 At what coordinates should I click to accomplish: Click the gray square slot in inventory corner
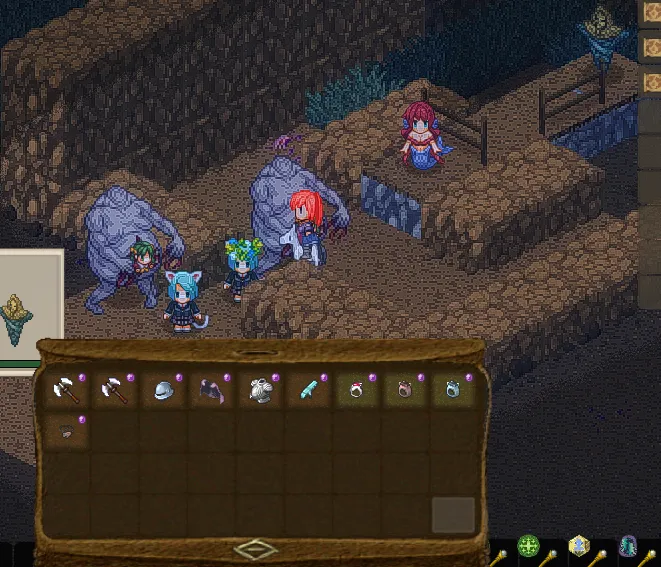[x=453, y=515]
